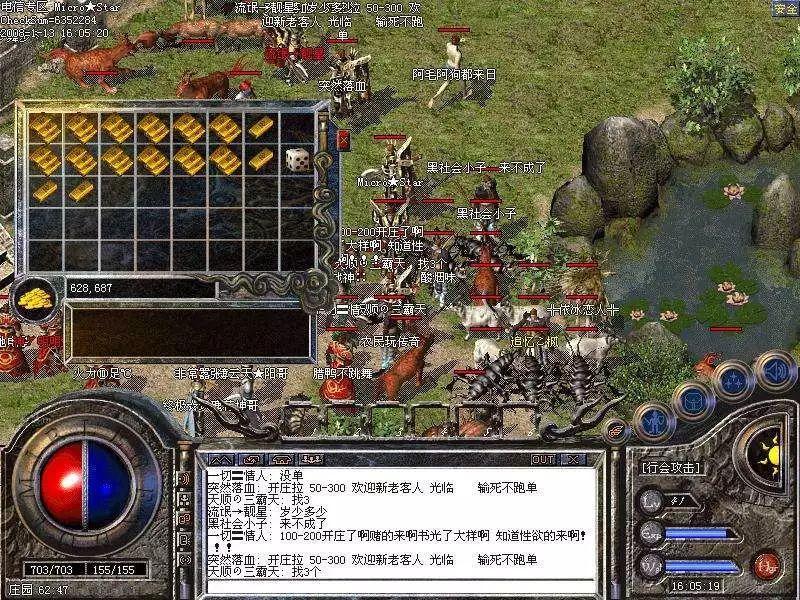Image resolution: width=800 pixels, height=600 pixels.
Task: Click the red round button by clock
Action: pyautogui.click(x=766, y=561)
